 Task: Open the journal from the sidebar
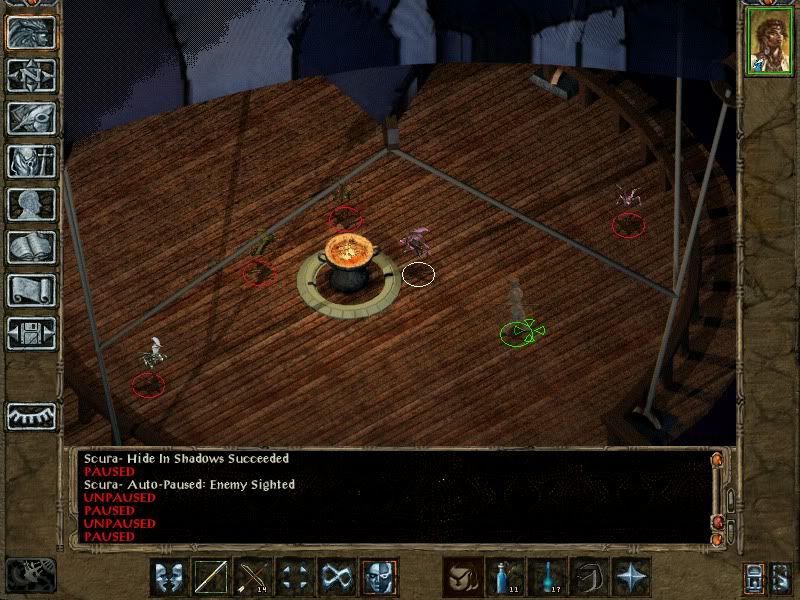pos(31,118)
